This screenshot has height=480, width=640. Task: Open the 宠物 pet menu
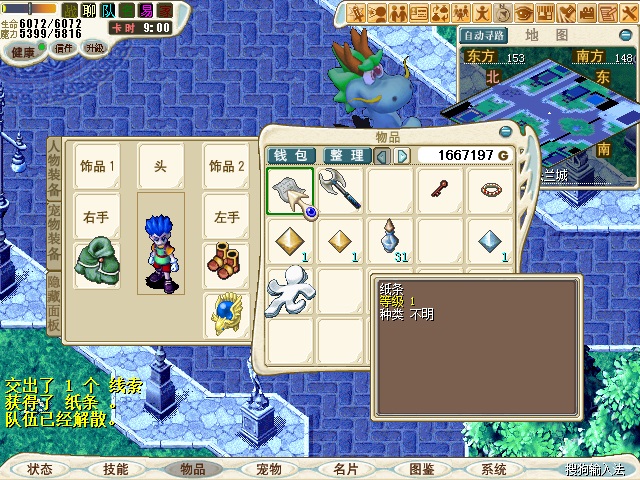coord(269,468)
